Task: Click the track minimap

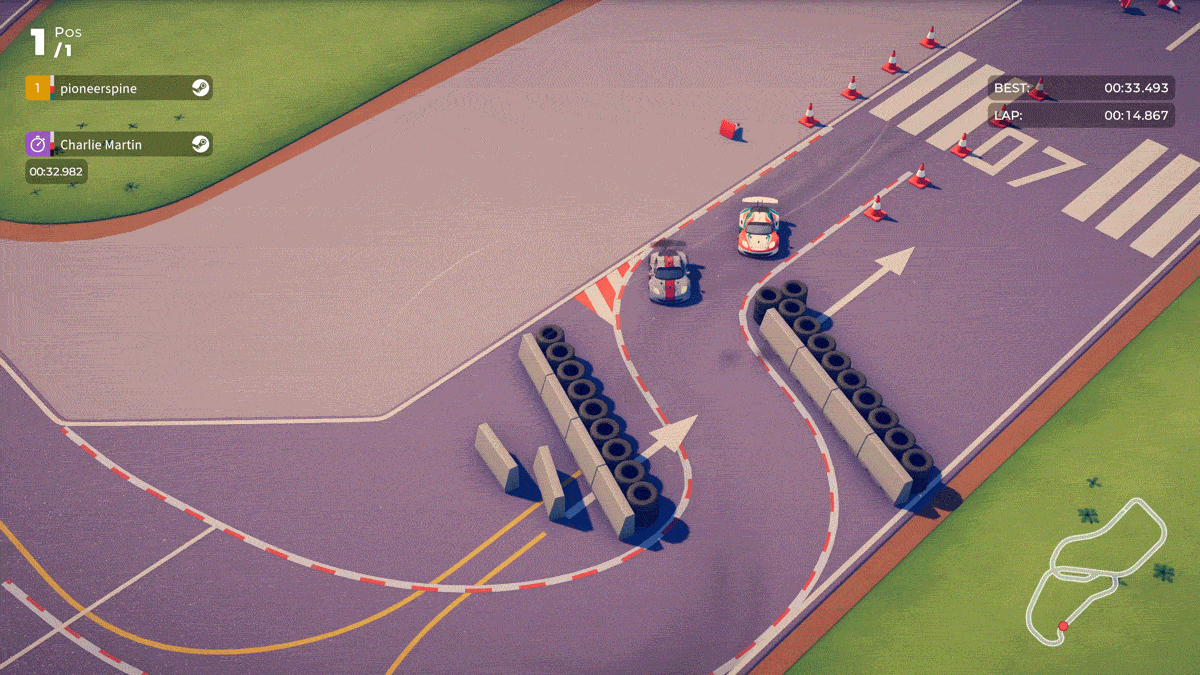Action: [1097, 570]
